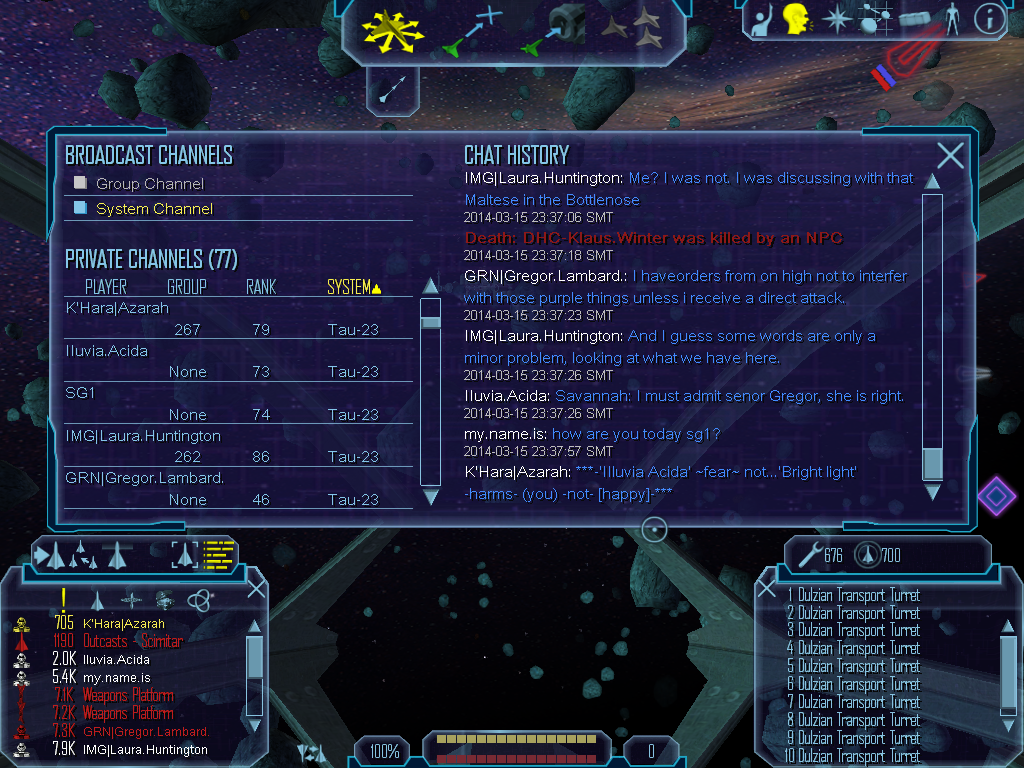
Task: Close the turret weapons list panel
Action: click(x=767, y=588)
